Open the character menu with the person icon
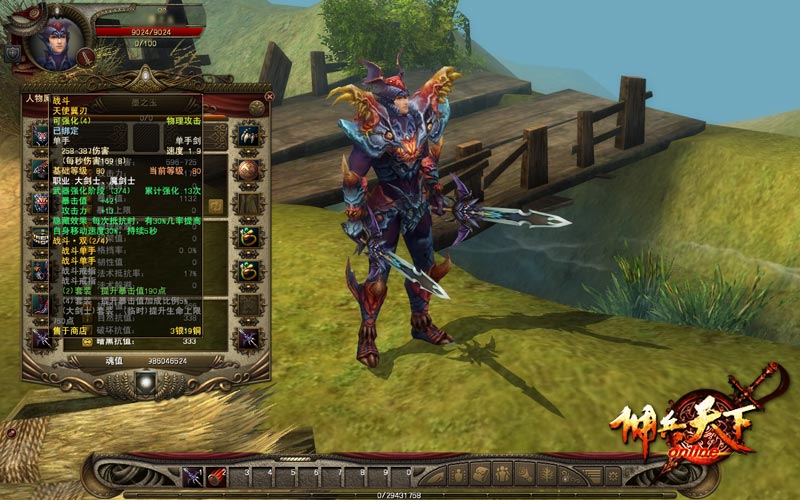Image resolution: width=800 pixels, height=500 pixels. 456,474
